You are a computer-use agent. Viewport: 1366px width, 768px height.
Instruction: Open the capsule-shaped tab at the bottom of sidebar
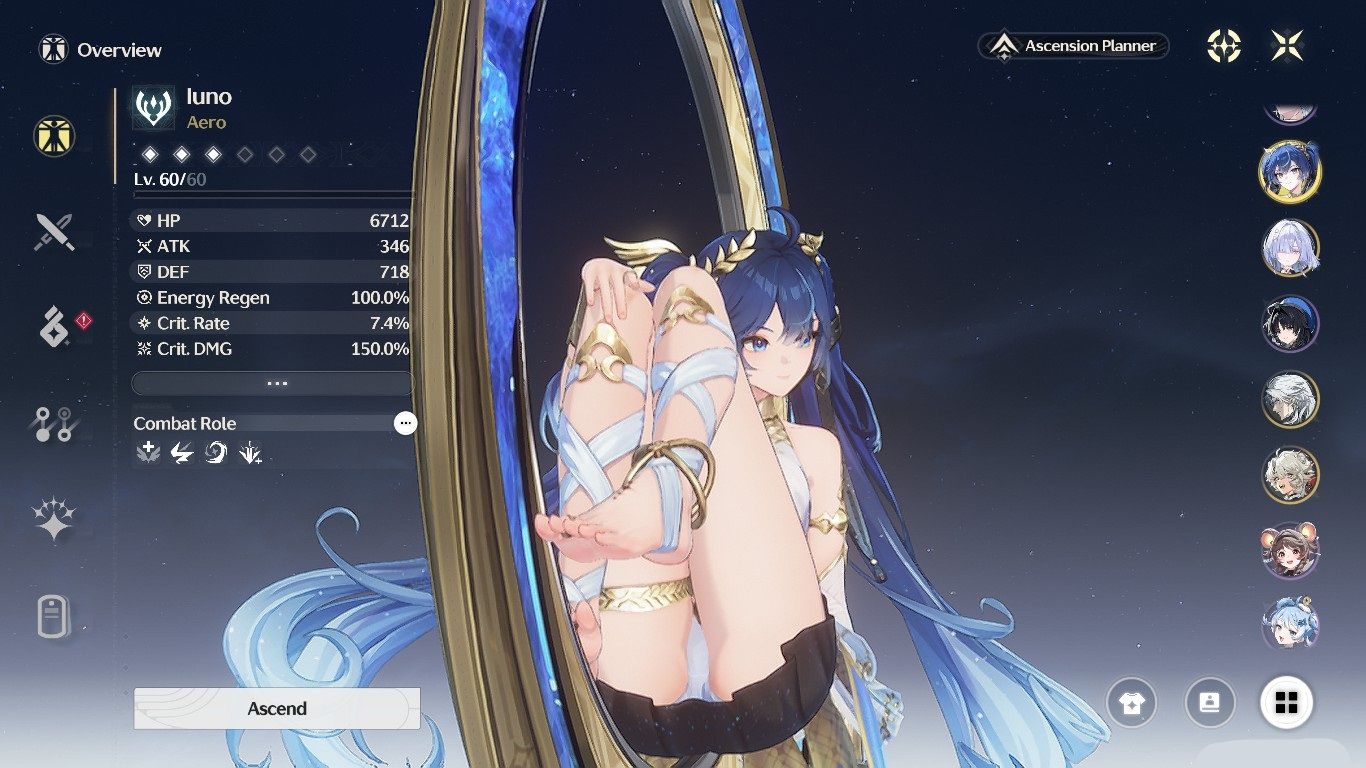54,616
